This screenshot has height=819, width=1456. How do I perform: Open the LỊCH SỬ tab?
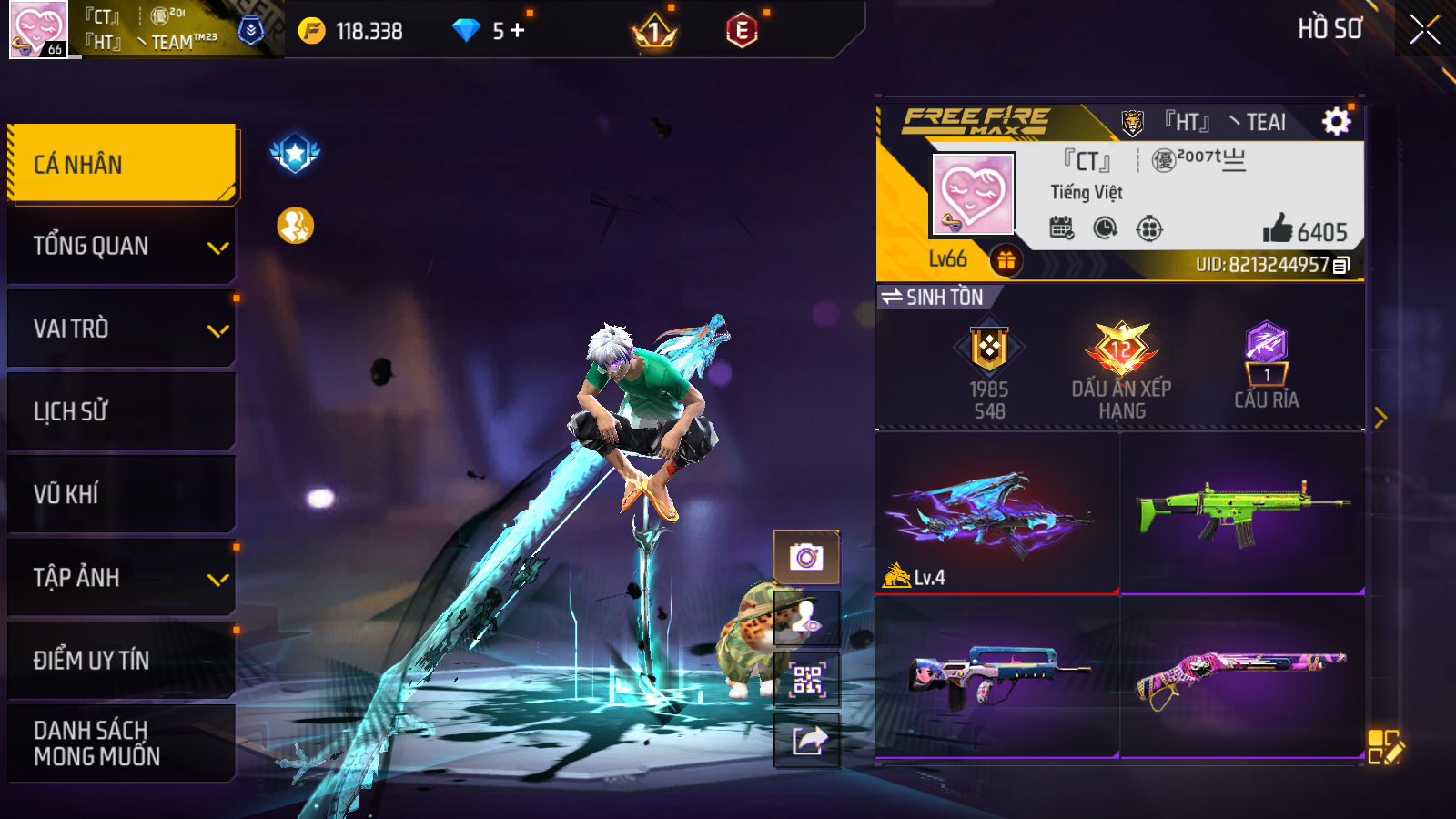[121, 411]
